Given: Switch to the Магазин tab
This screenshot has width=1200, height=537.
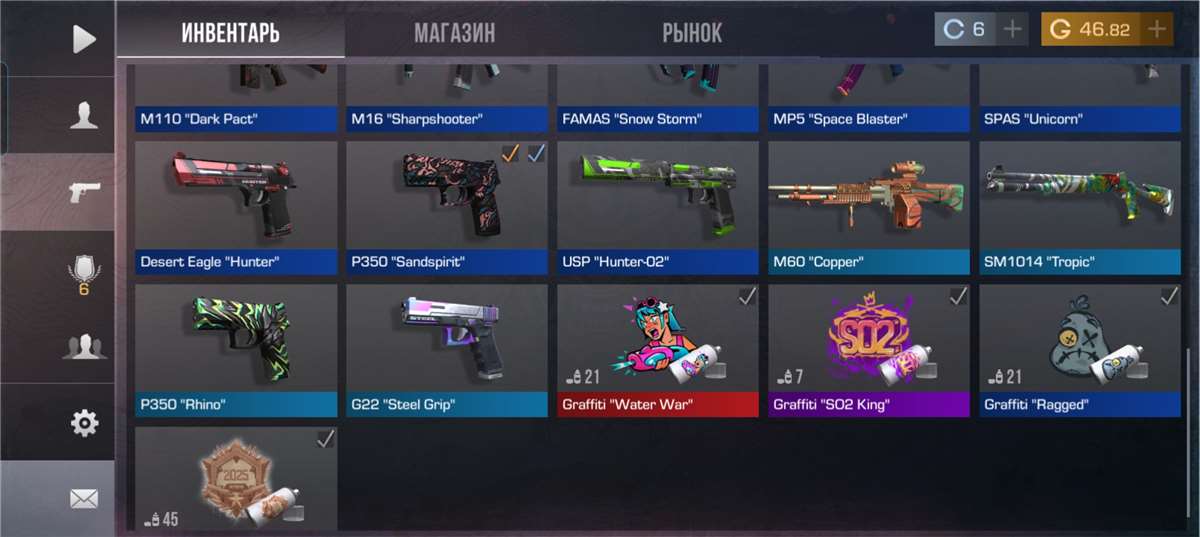Looking at the screenshot, I should 454,33.
